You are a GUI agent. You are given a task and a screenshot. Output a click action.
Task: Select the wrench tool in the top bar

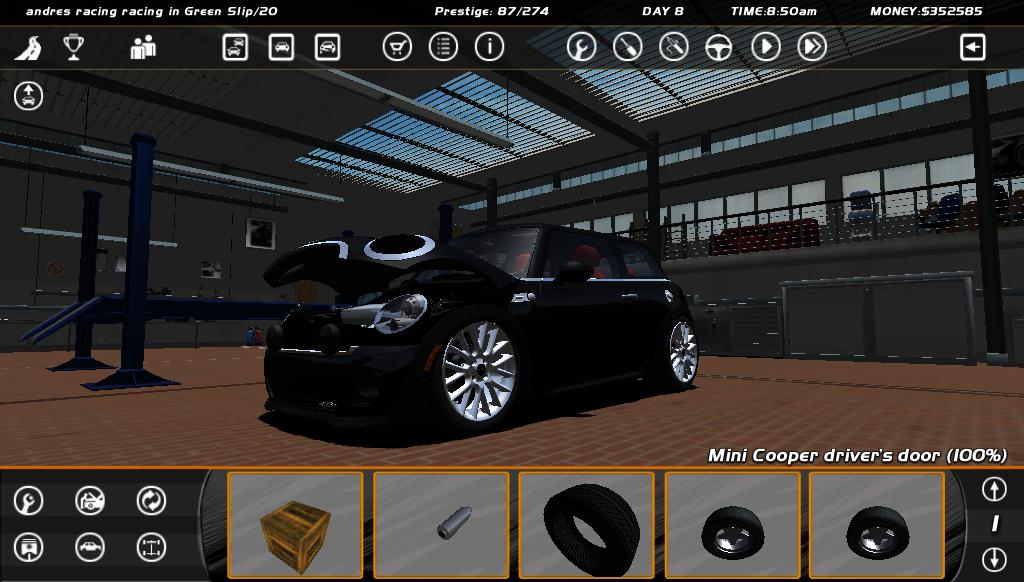click(581, 47)
